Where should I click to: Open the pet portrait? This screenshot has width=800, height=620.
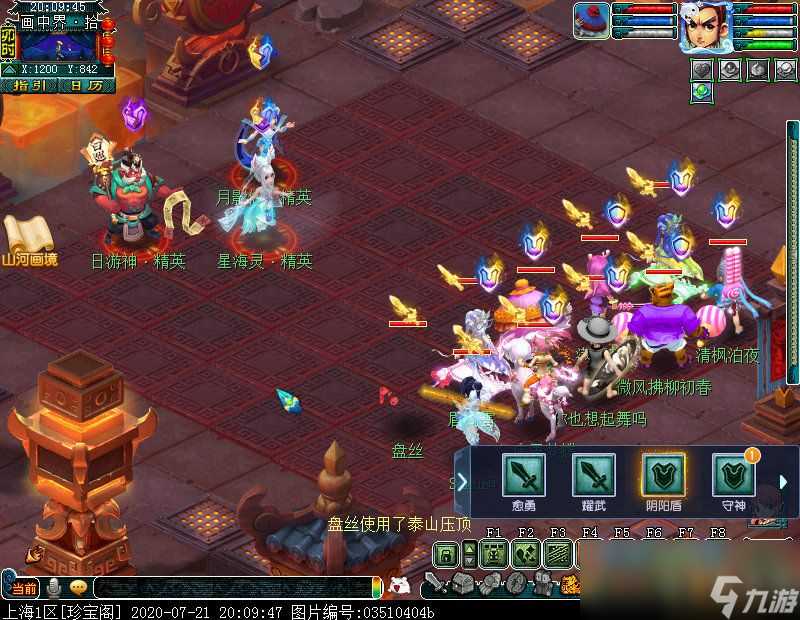(591, 20)
